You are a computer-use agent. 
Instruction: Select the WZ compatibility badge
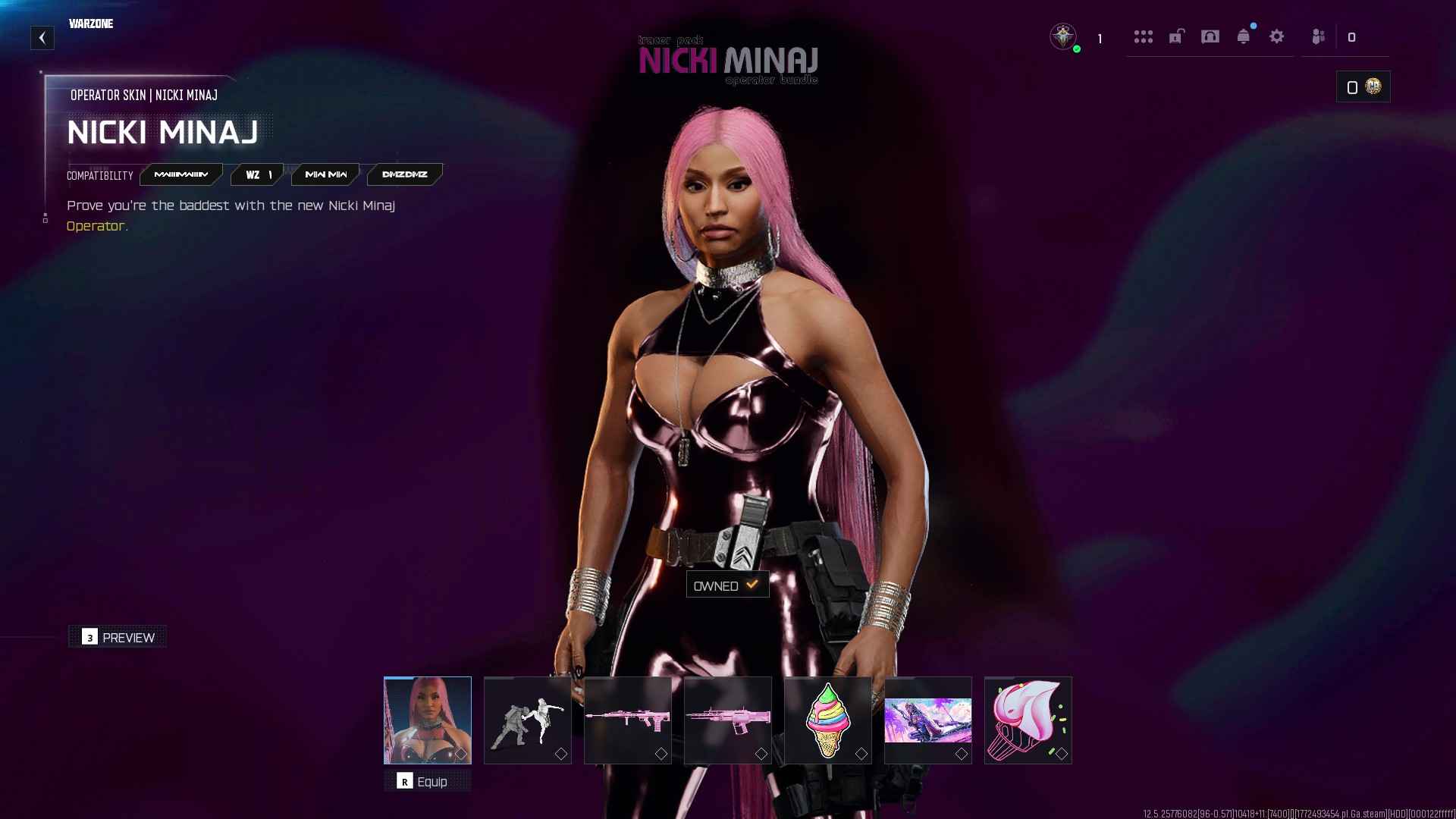256,174
